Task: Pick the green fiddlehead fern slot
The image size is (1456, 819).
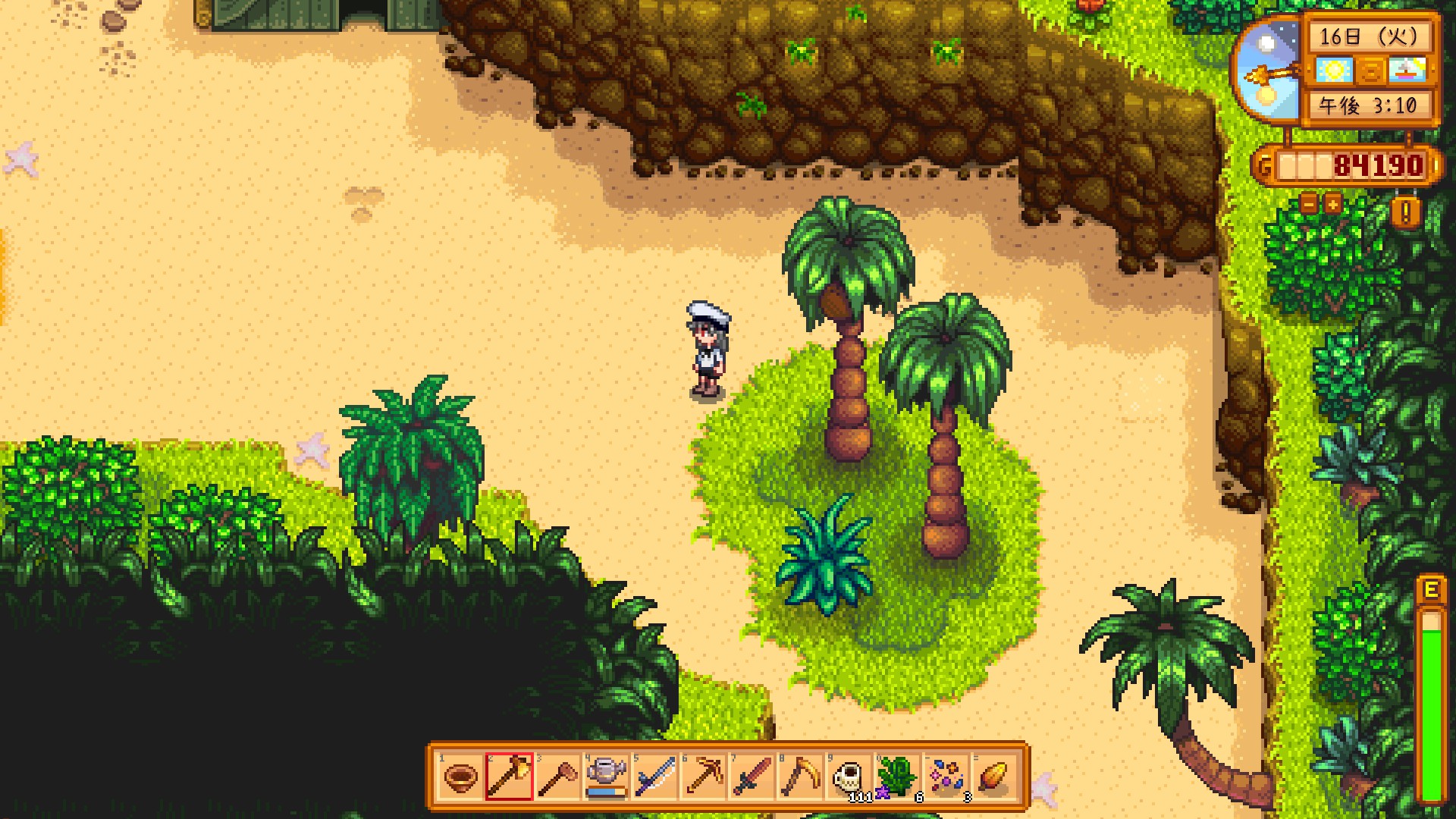Action: [897, 777]
